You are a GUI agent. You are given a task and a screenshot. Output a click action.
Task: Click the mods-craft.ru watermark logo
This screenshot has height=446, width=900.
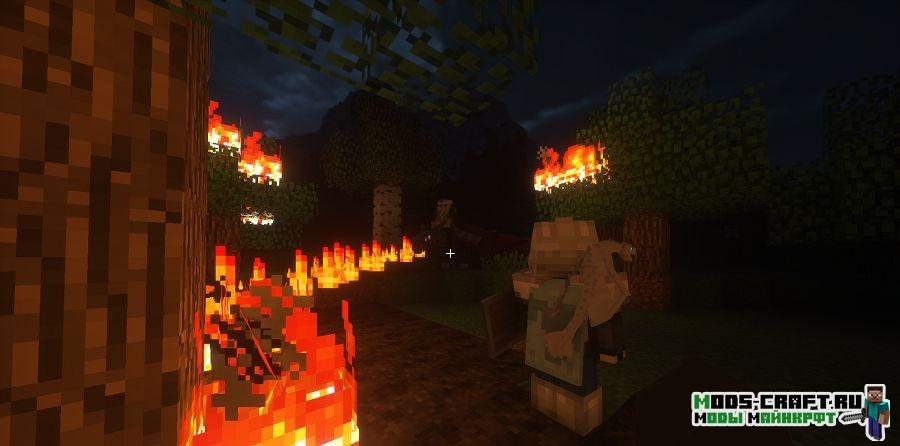(x=790, y=410)
